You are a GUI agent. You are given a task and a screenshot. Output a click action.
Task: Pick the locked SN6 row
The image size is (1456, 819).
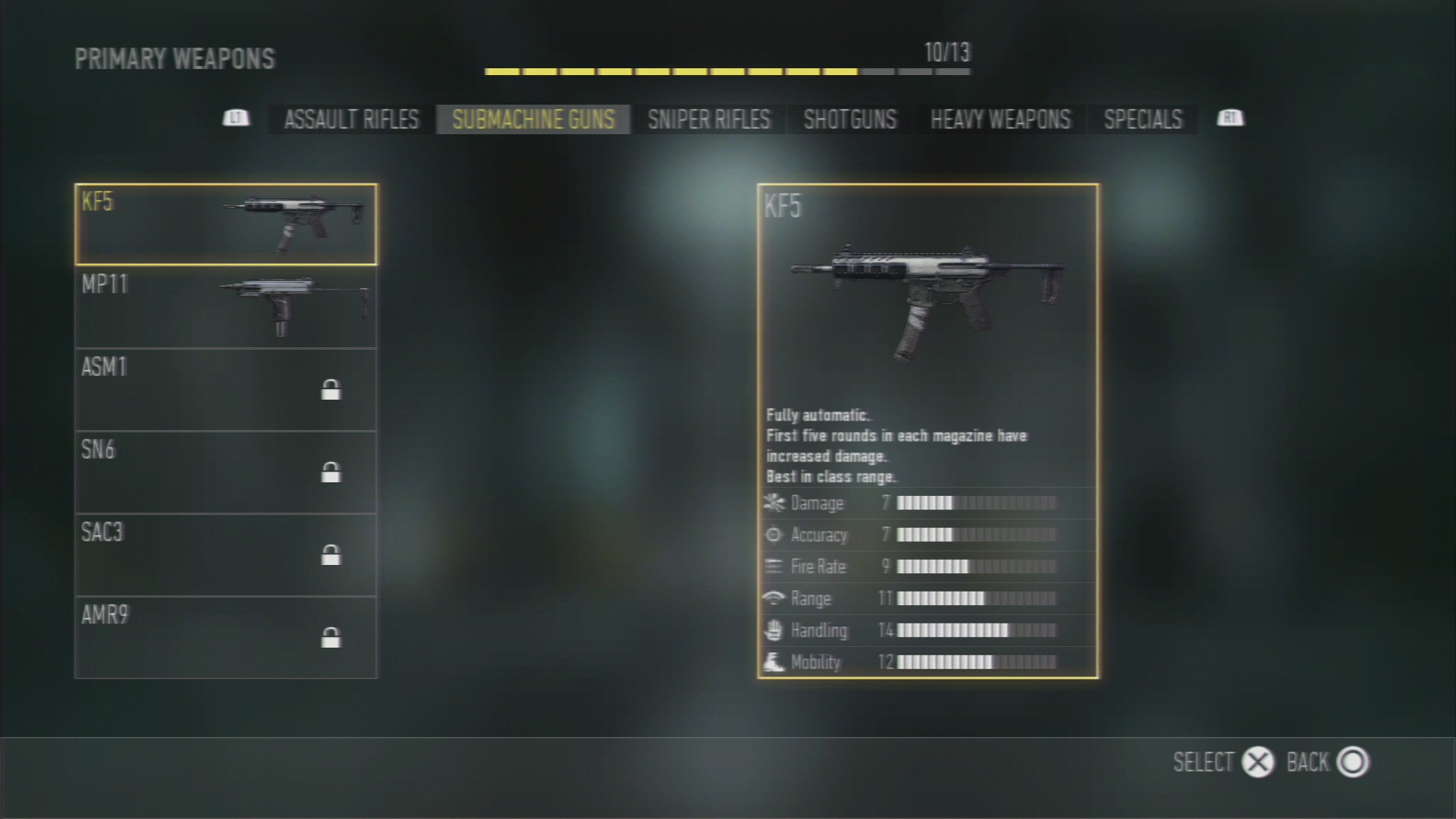(226, 472)
